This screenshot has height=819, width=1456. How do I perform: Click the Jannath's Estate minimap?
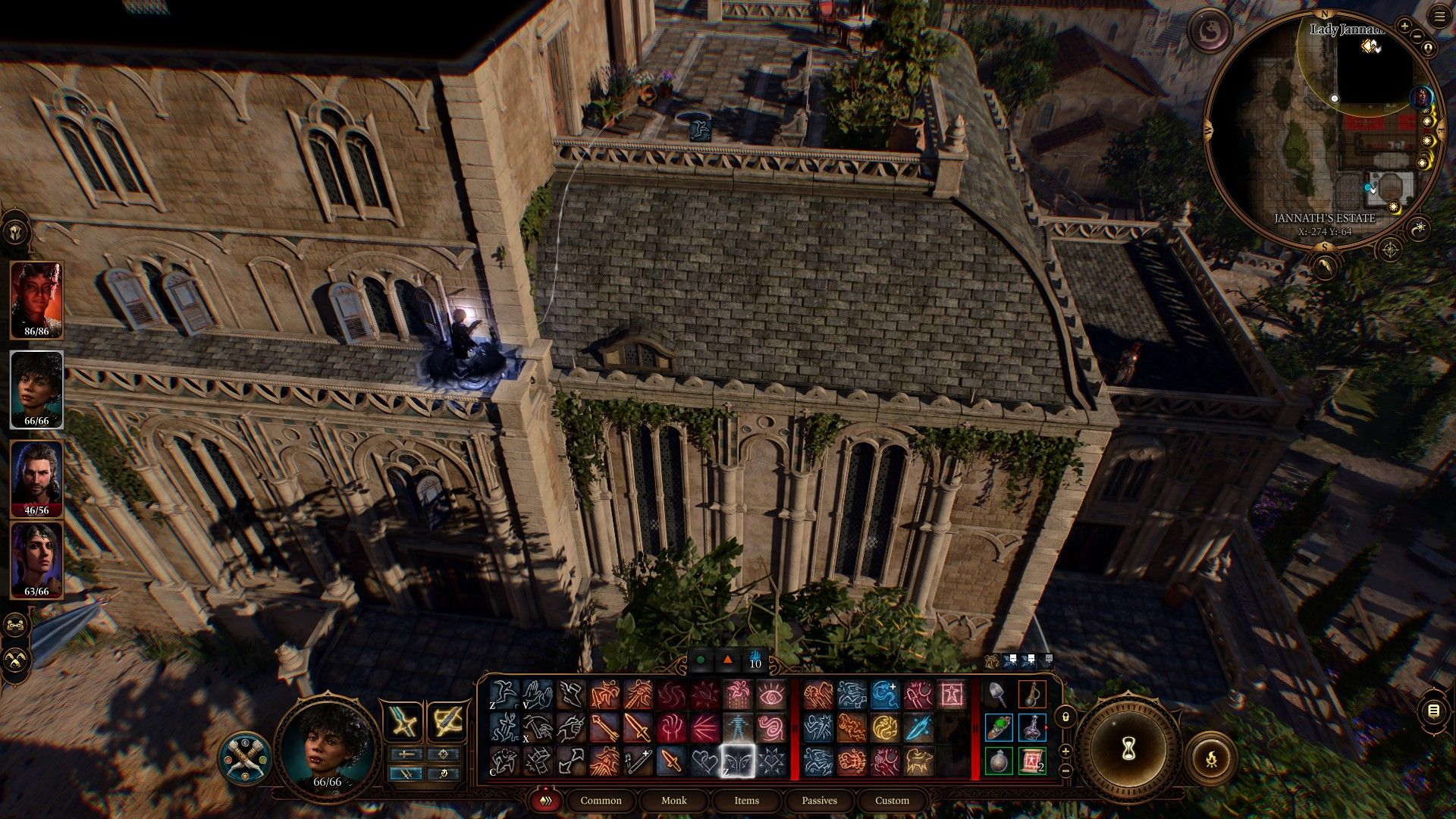[x=1323, y=129]
